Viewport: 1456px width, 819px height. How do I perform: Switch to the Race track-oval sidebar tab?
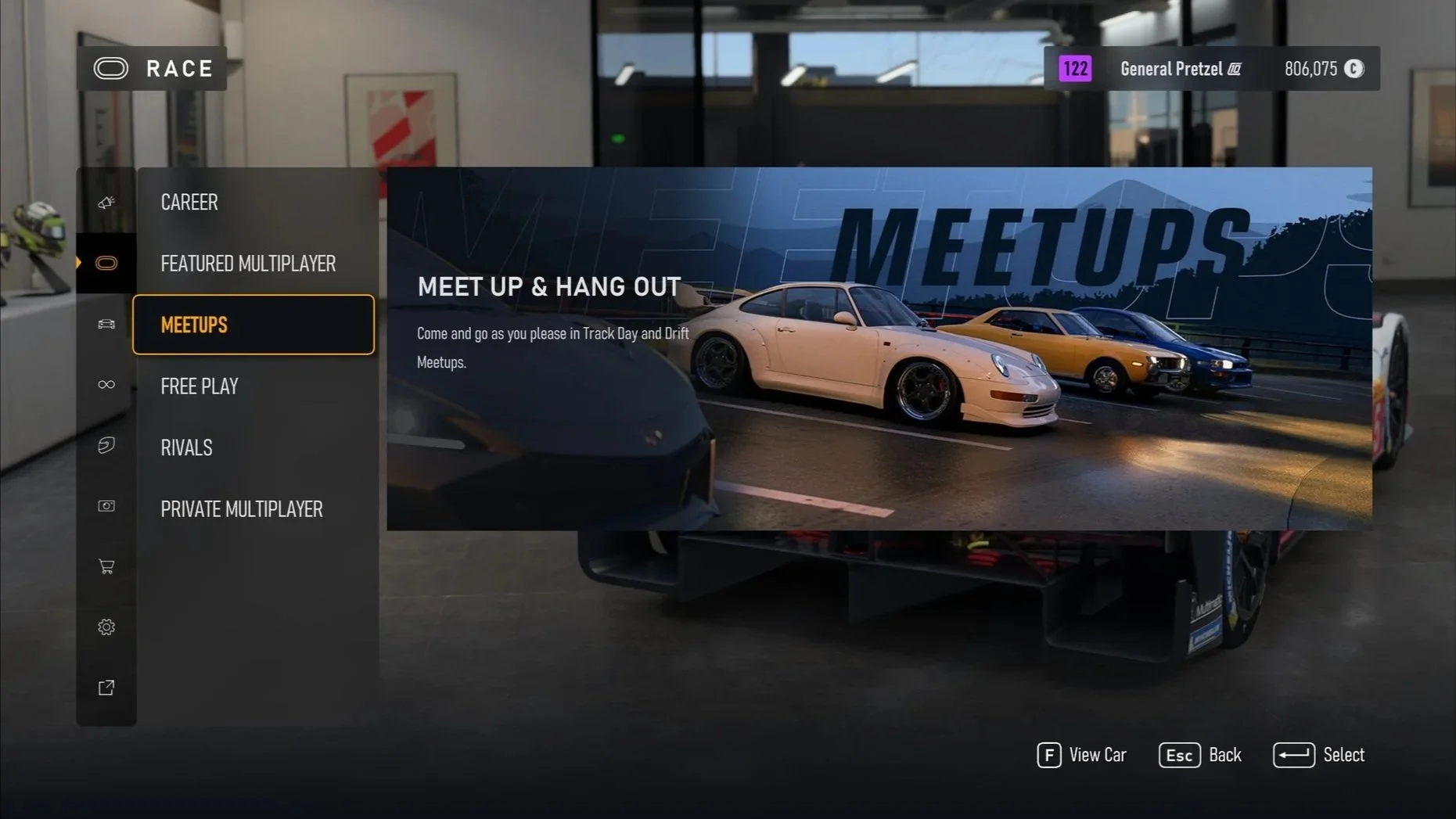106,263
